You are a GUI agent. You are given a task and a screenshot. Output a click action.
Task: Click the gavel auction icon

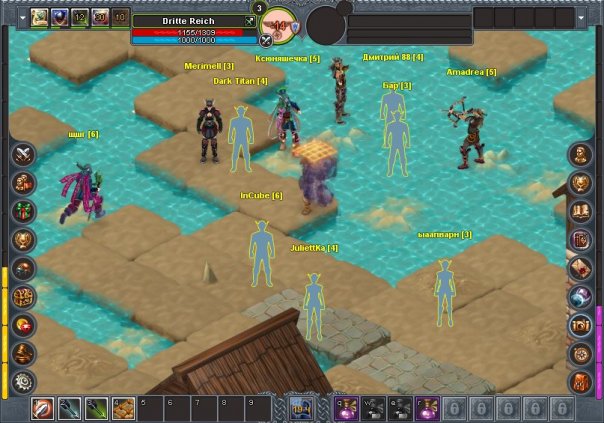[23, 353]
